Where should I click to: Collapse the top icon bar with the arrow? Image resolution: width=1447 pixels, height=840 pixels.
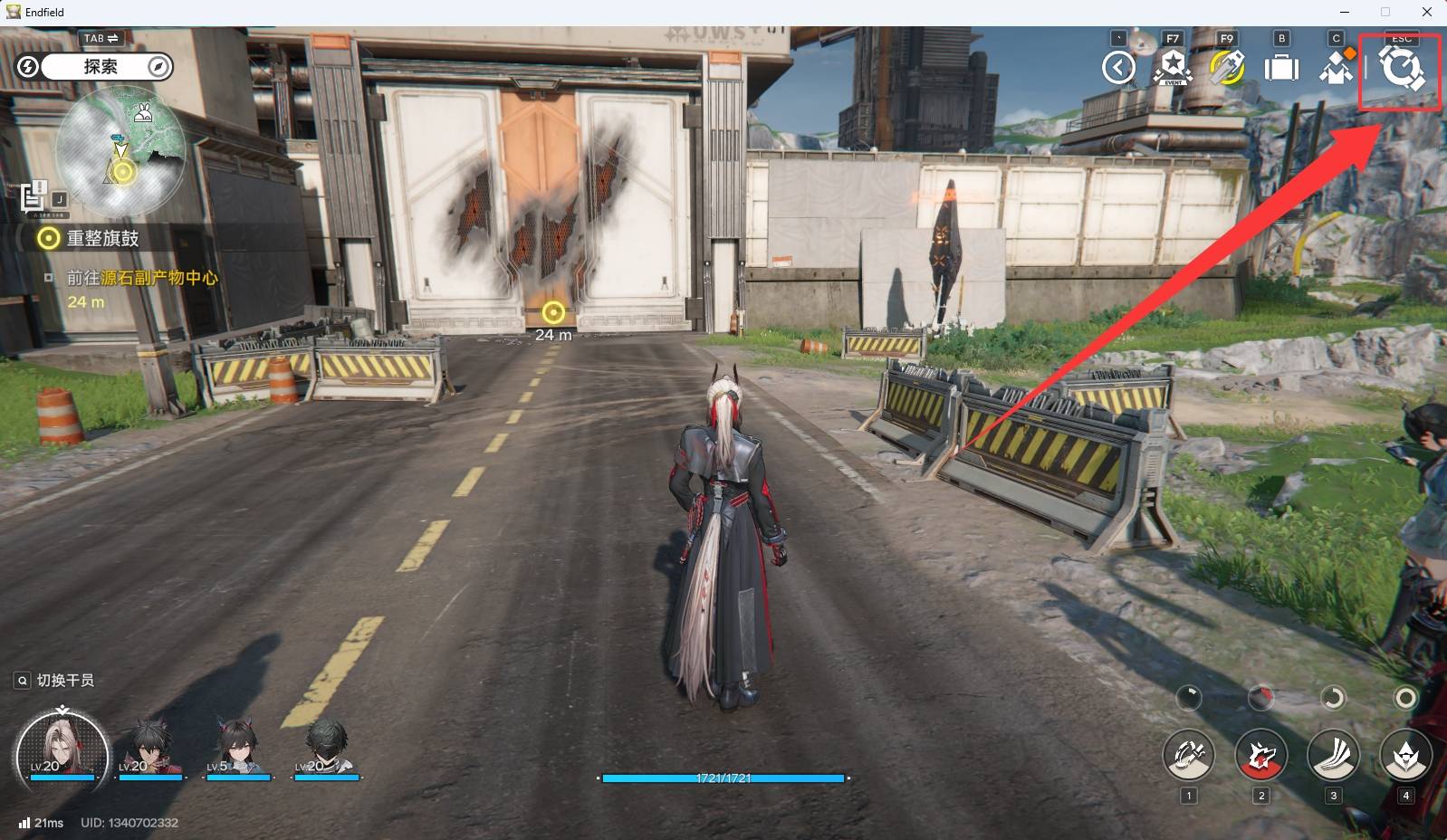click(1119, 68)
